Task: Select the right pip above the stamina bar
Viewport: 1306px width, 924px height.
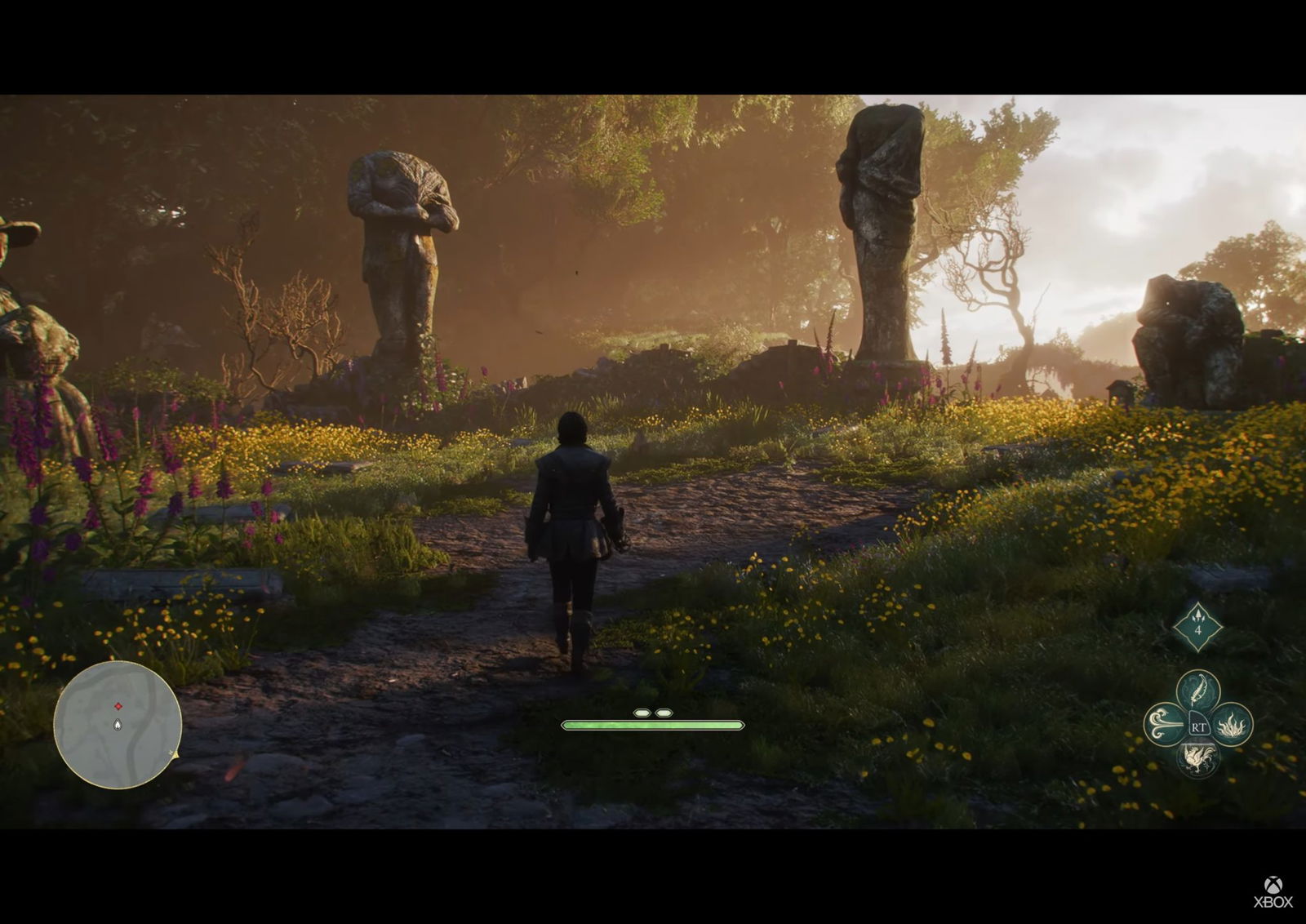Action: click(665, 712)
